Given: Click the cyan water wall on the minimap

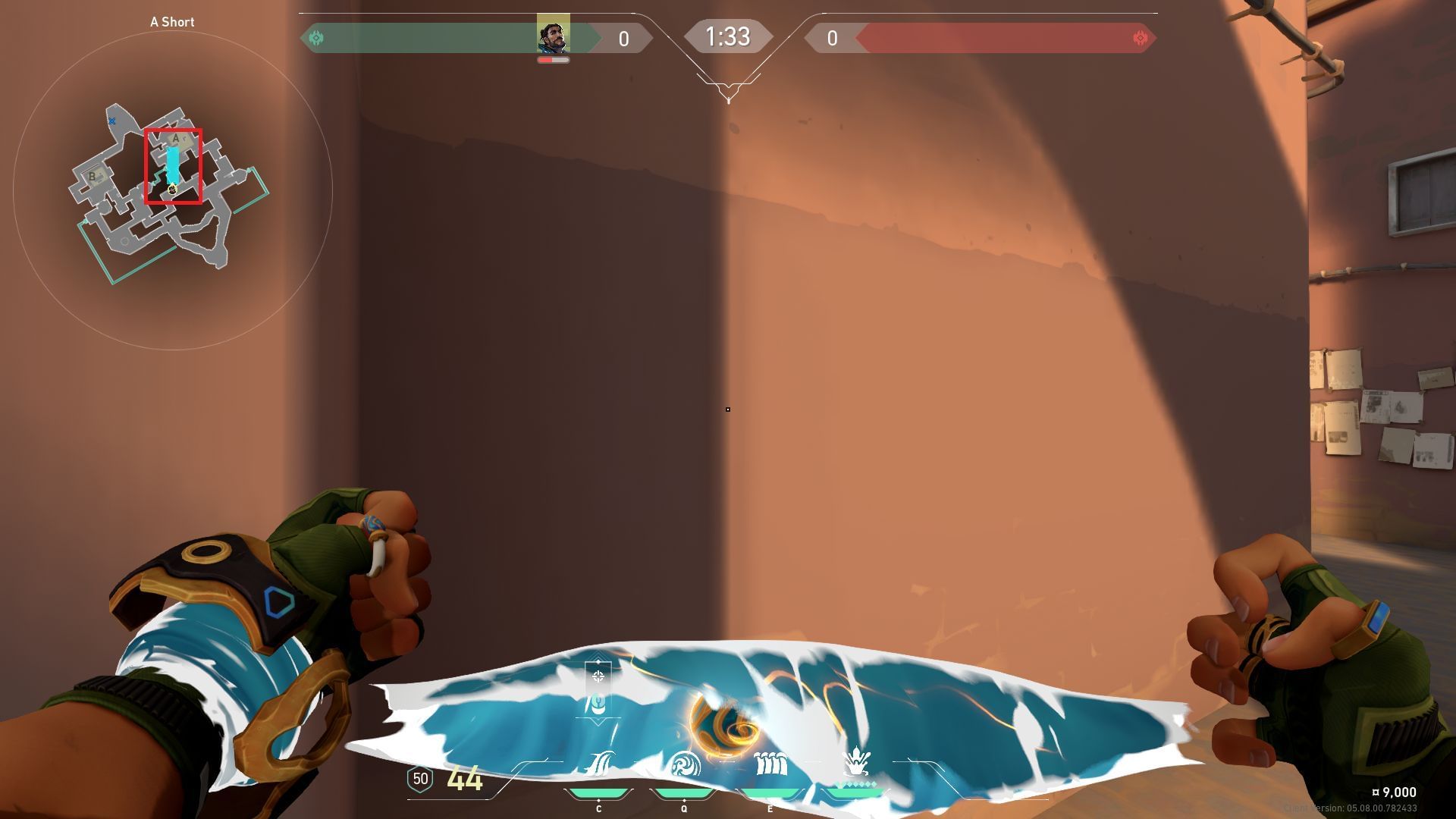Looking at the screenshot, I should click(173, 164).
